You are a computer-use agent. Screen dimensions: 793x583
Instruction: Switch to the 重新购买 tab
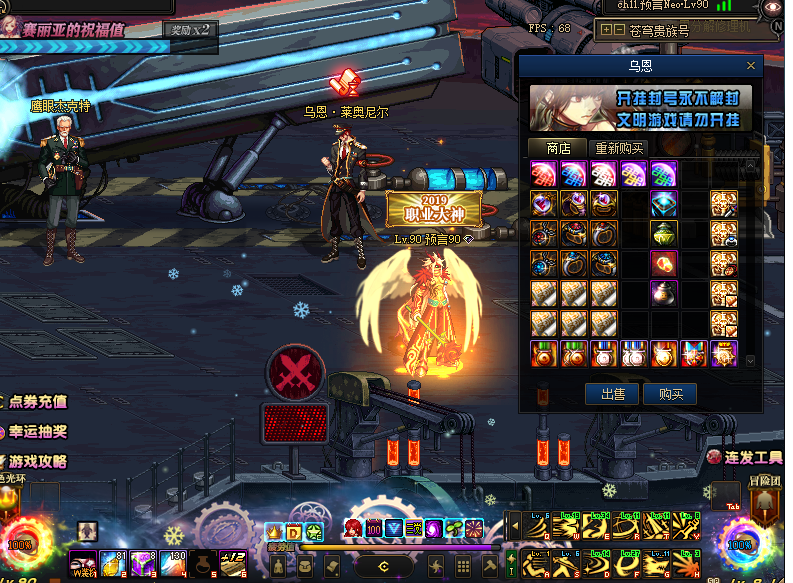[621, 148]
